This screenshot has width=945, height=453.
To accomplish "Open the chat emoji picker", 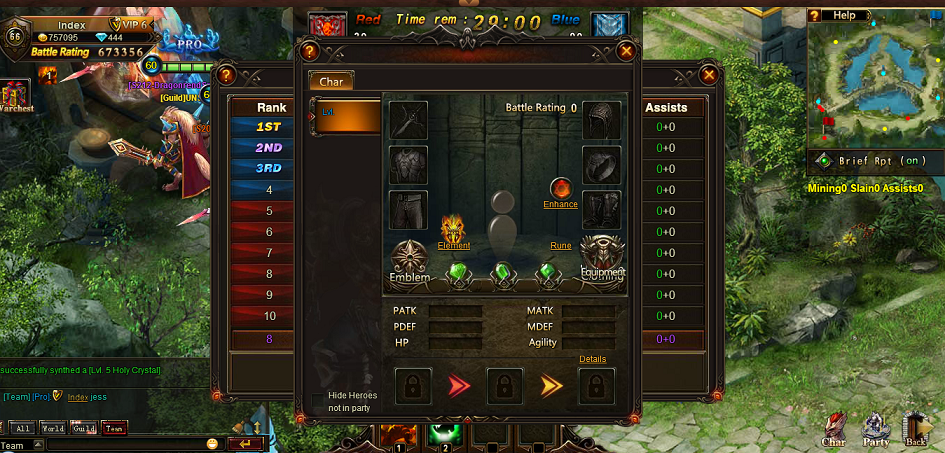I will (212, 443).
